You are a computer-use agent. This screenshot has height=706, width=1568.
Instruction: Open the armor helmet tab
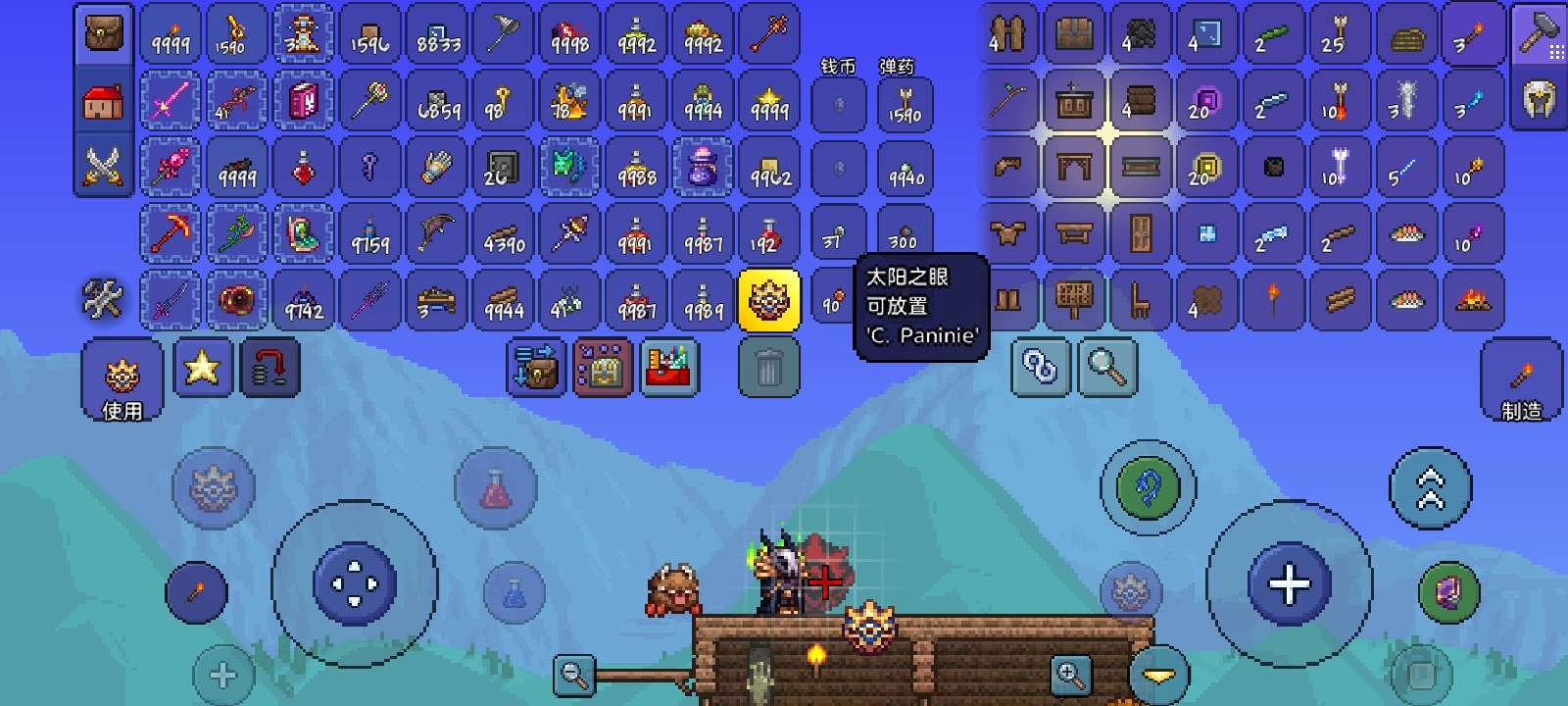click(1540, 99)
